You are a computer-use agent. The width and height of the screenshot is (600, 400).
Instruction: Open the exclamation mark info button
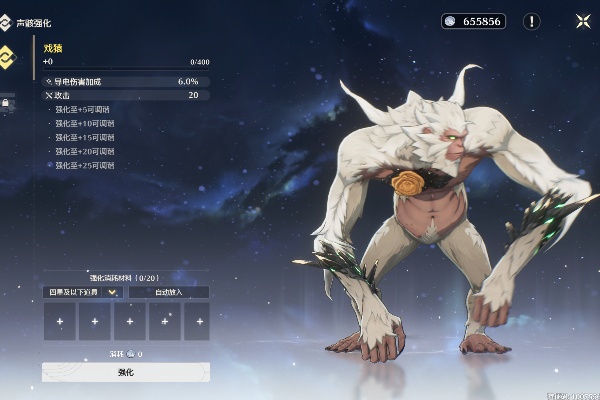click(x=532, y=21)
